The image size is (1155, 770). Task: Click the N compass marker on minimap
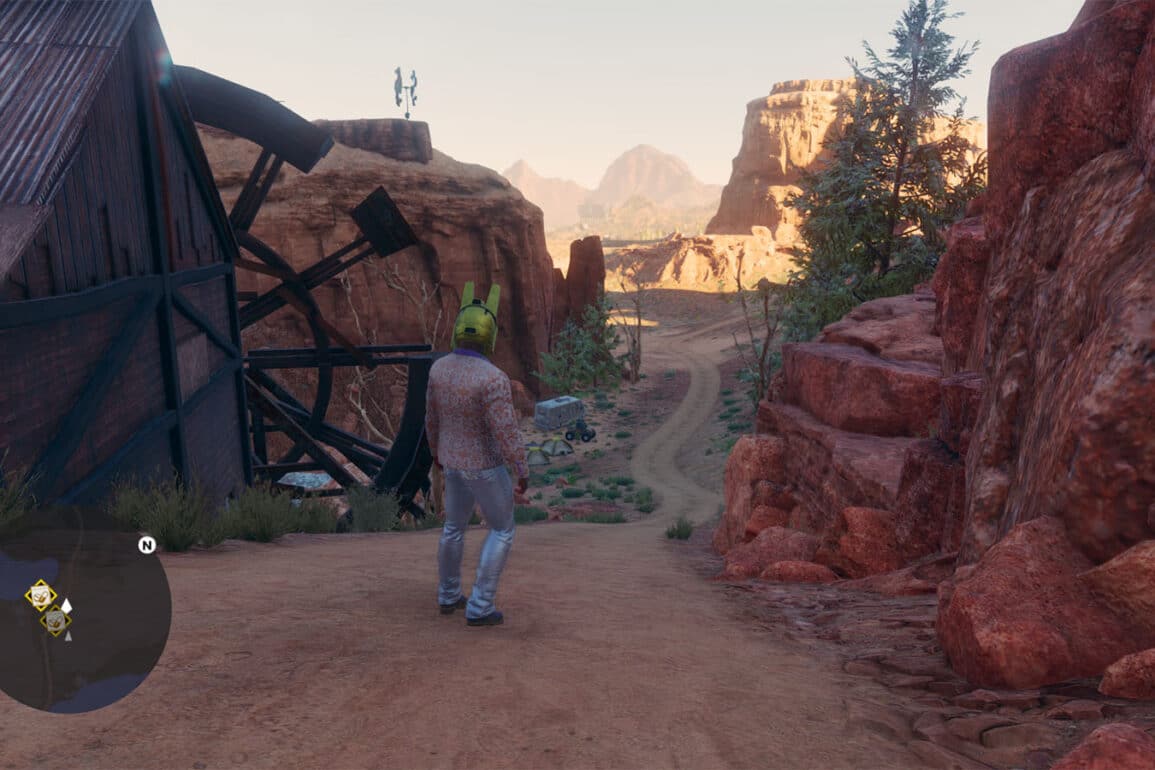coord(147,545)
